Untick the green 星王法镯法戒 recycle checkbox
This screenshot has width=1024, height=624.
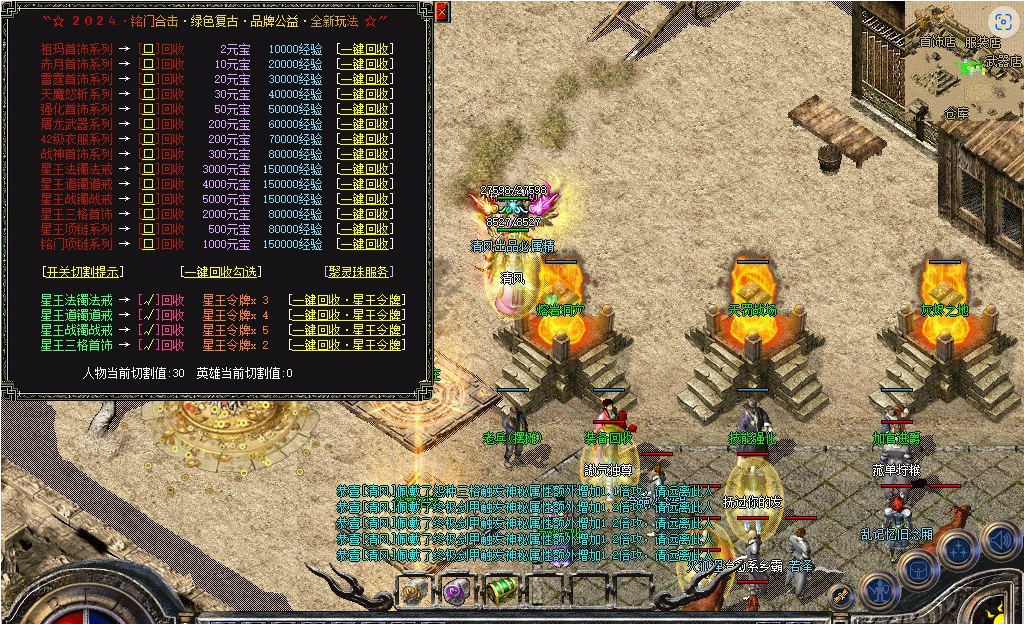[x=148, y=300]
